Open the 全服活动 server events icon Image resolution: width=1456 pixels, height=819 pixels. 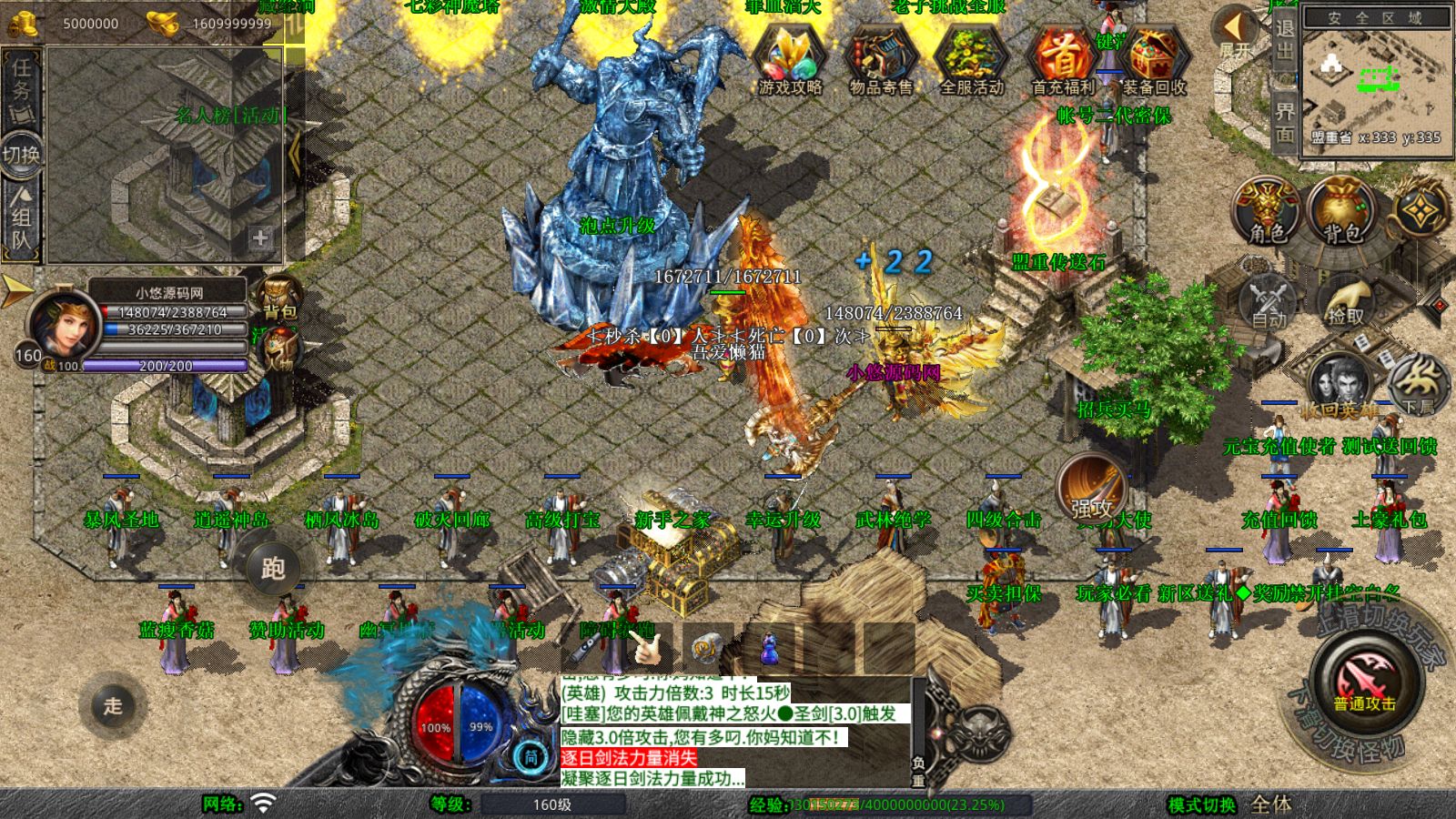coord(971,60)
